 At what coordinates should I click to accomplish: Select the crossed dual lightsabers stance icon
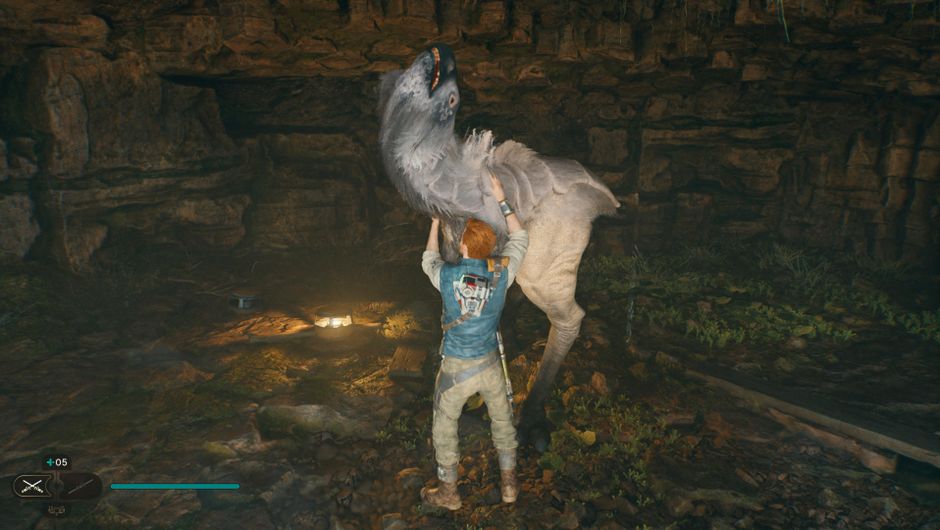point(31,486)
